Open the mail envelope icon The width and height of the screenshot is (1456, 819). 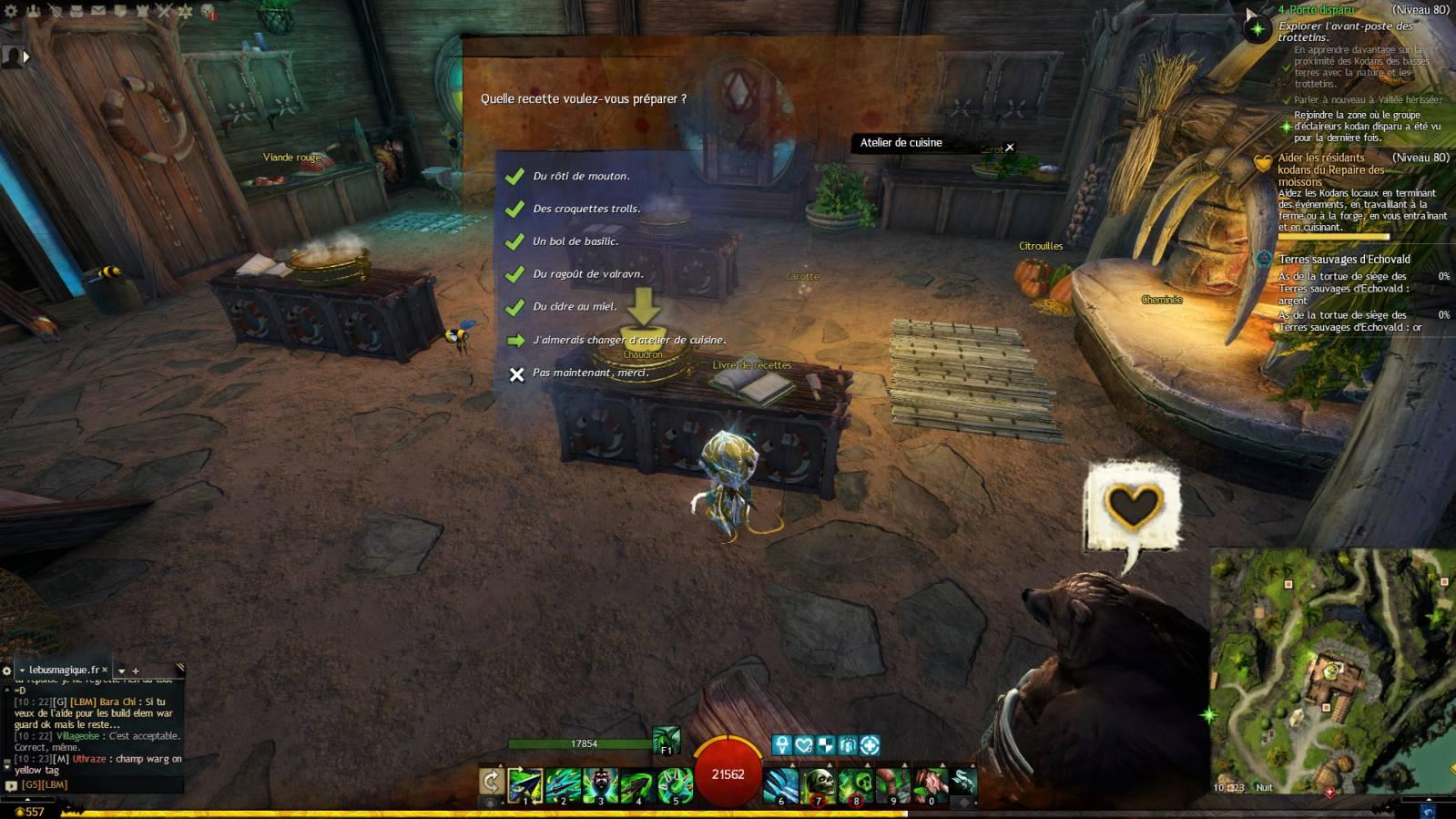tap(97, 11)
